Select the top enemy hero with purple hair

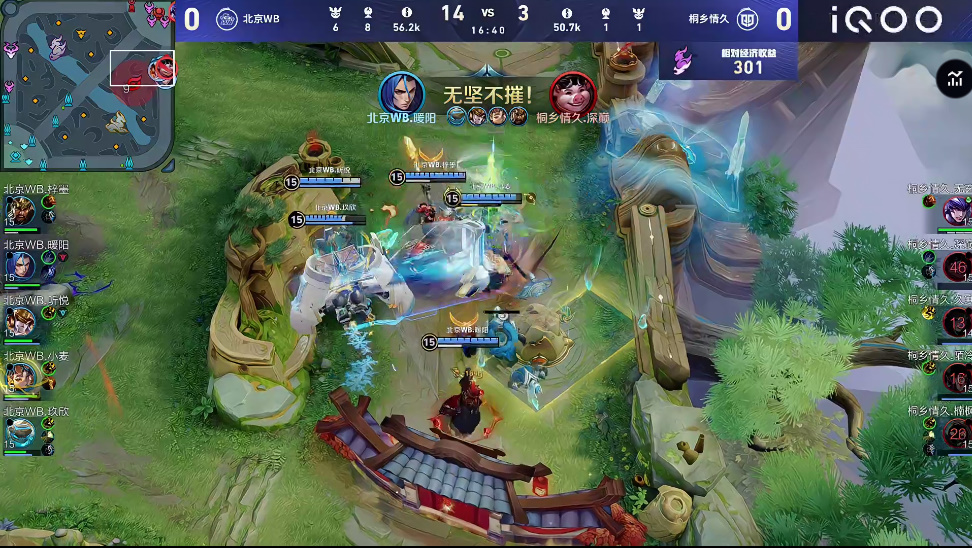[x=957, y=211]
